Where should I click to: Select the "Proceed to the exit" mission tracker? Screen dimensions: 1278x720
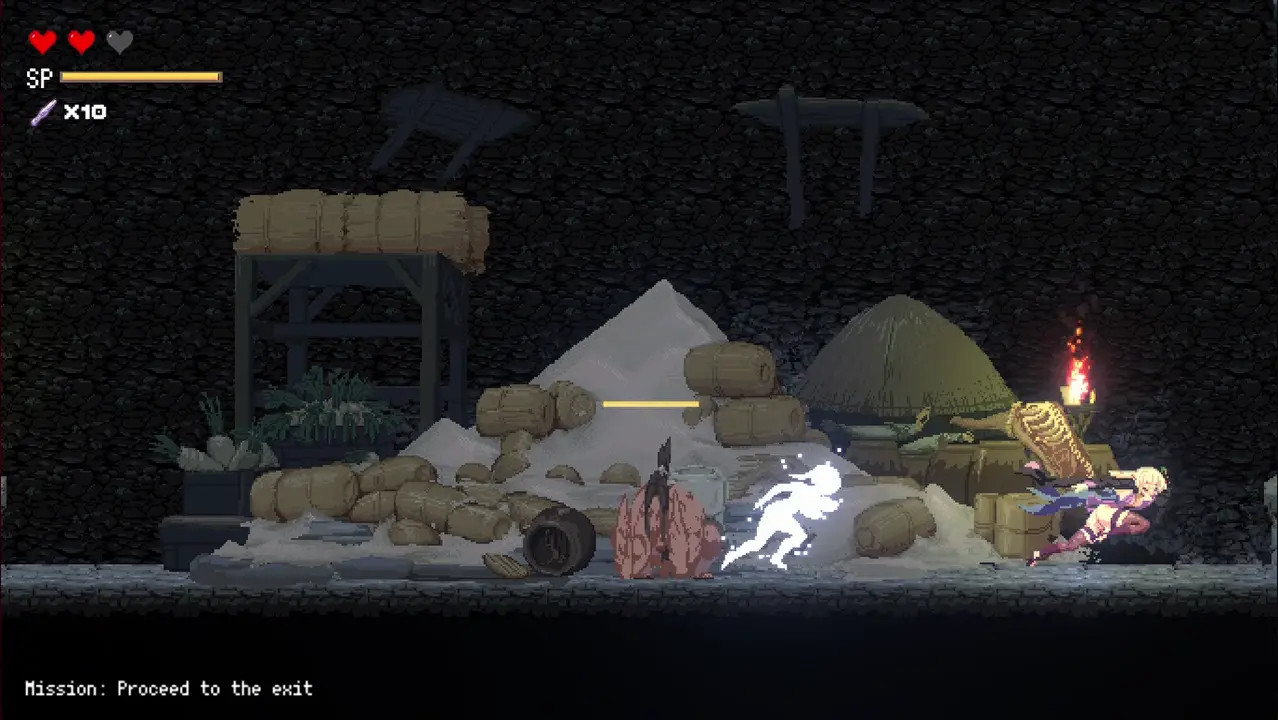[169, 689]
